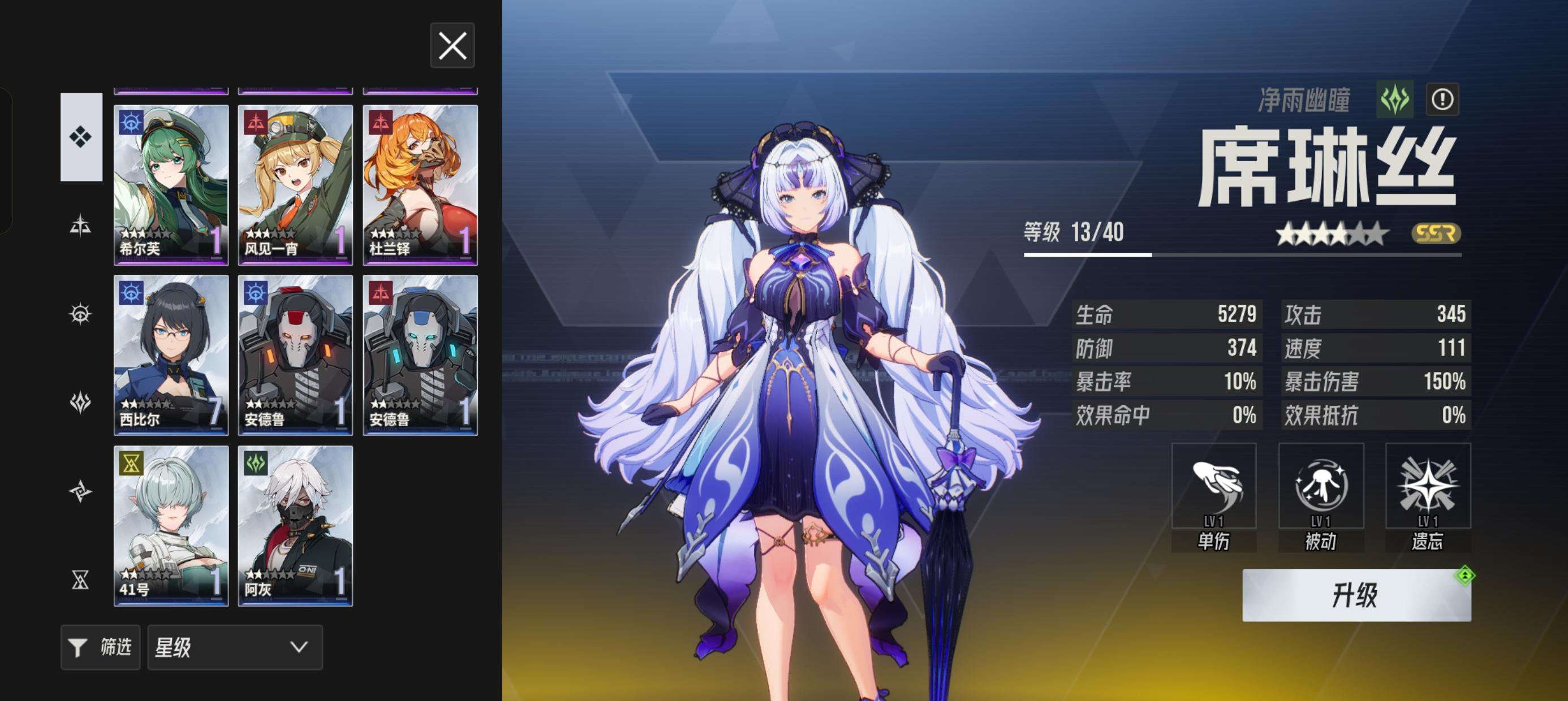This screenshot has height=701, width=1568.
Task: Open the 被动 passive skill icon
Action: [1321, 487]
